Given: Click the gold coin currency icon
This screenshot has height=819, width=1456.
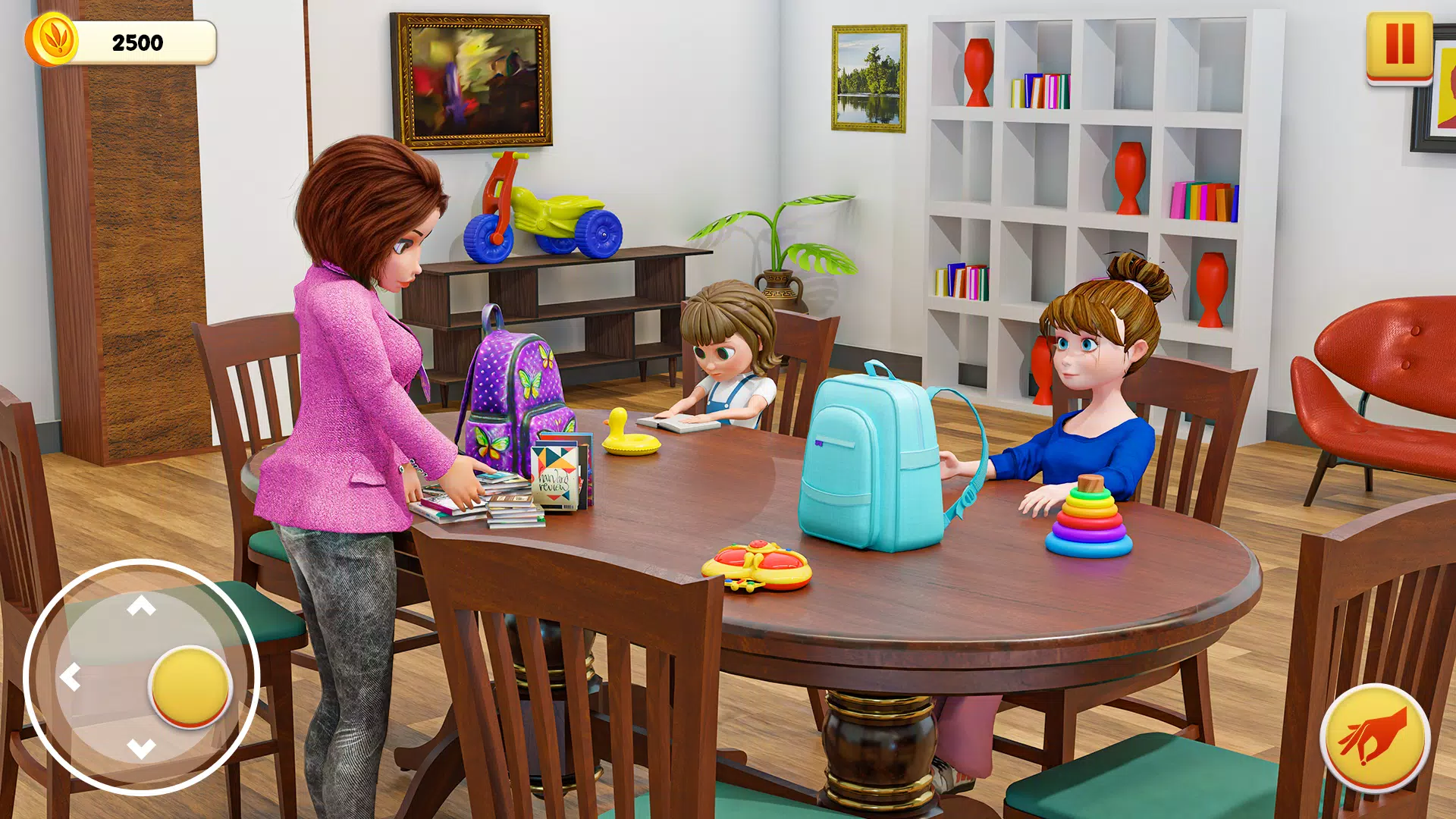Looking at the screenshot, I should pyautogui.click(x=52, y=39).
